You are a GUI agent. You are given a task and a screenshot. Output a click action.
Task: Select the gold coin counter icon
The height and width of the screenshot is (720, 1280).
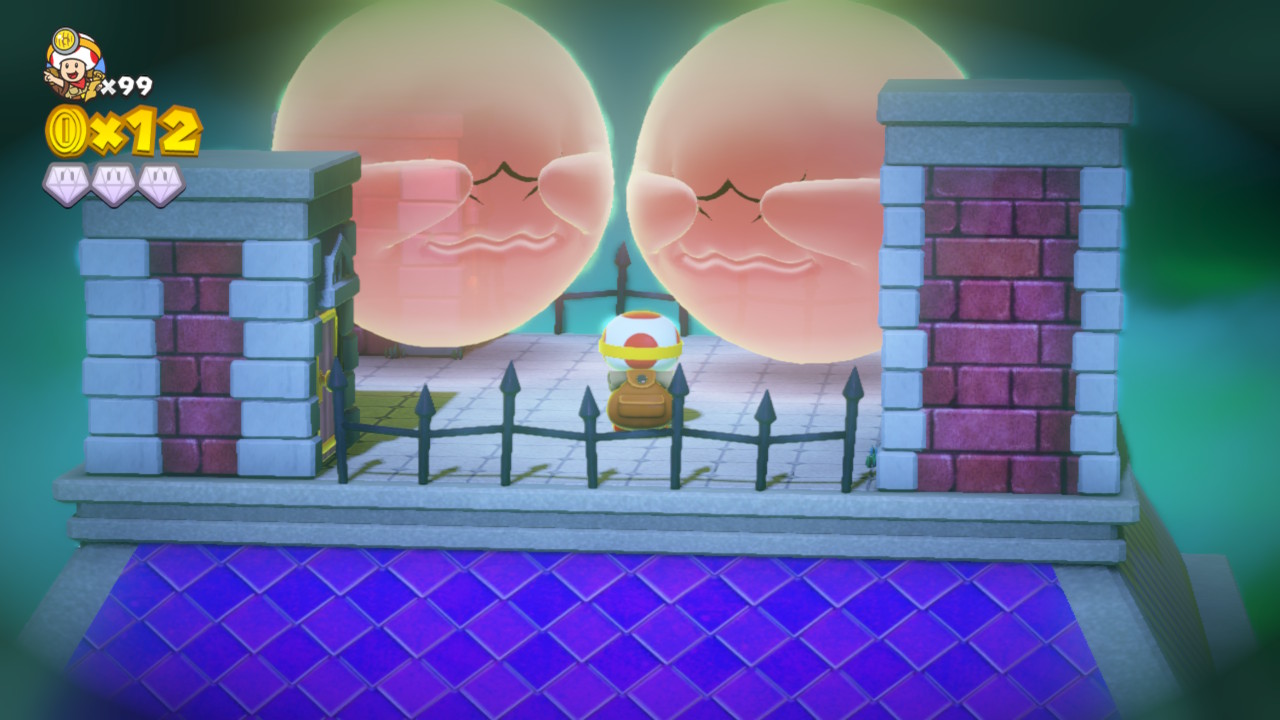point(66,132)
